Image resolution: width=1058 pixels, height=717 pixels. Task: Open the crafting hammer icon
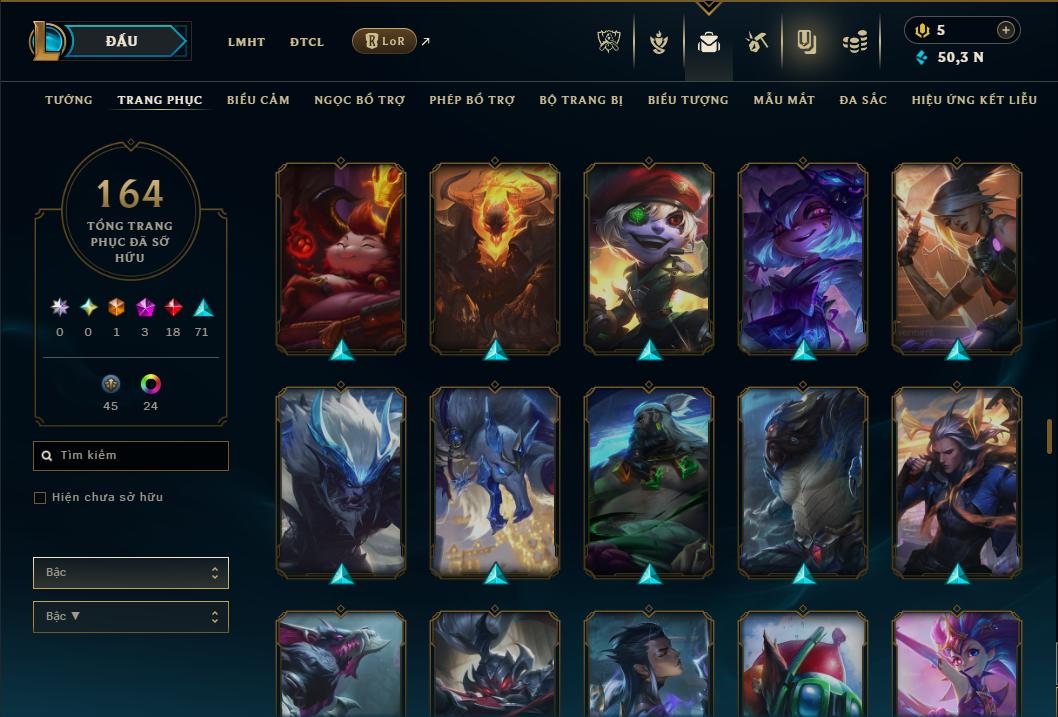757,42
